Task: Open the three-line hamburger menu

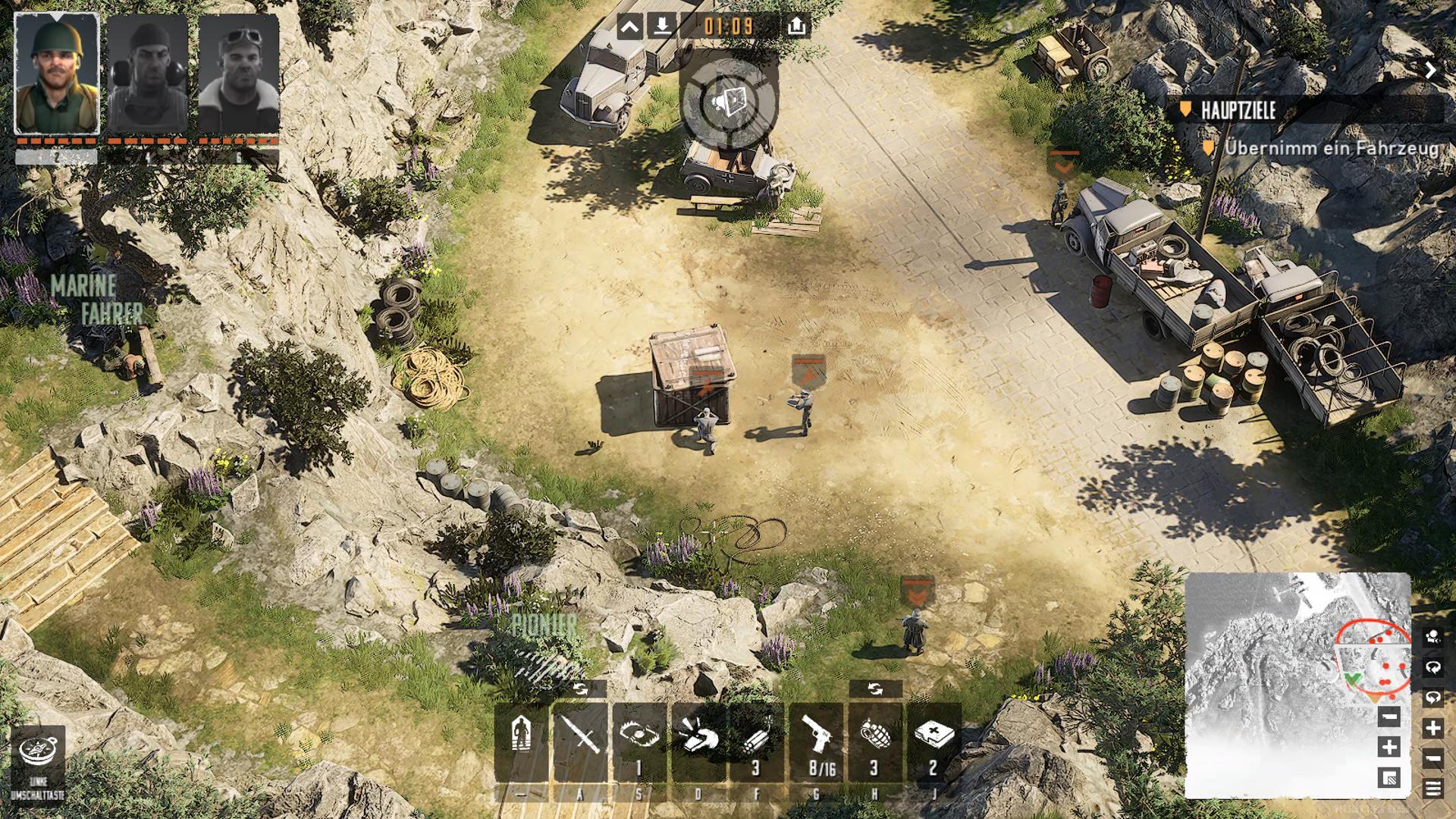Action: point(1432,789)
